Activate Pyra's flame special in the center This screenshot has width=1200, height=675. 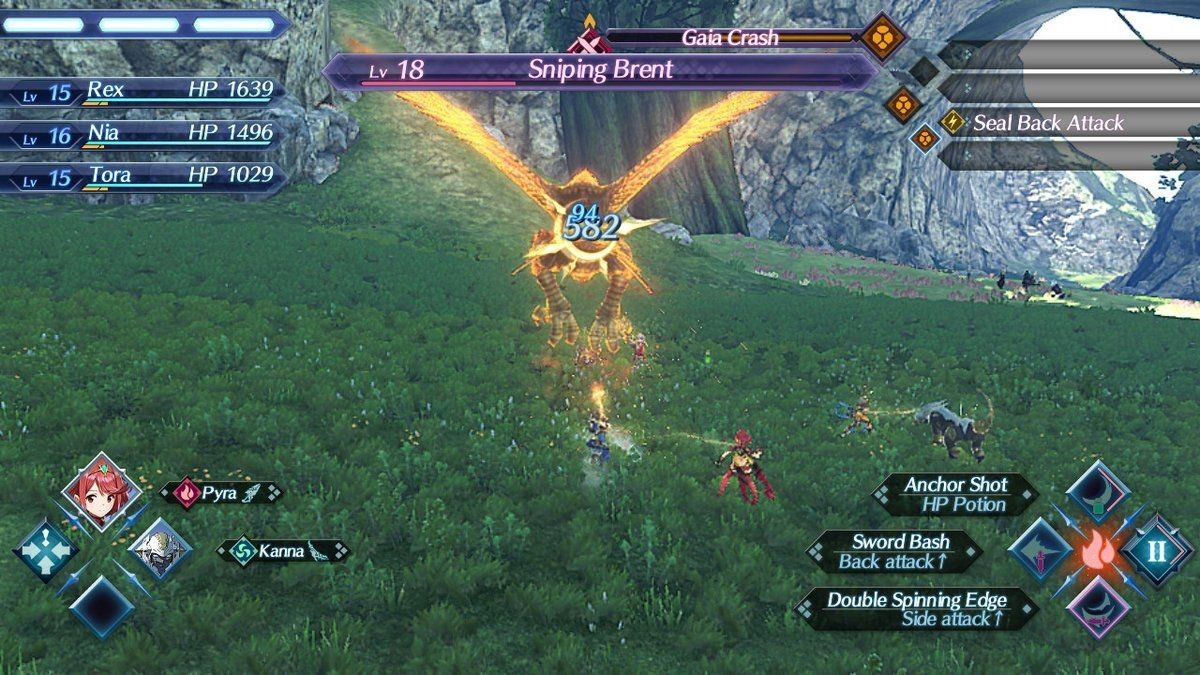(1098, 551)
